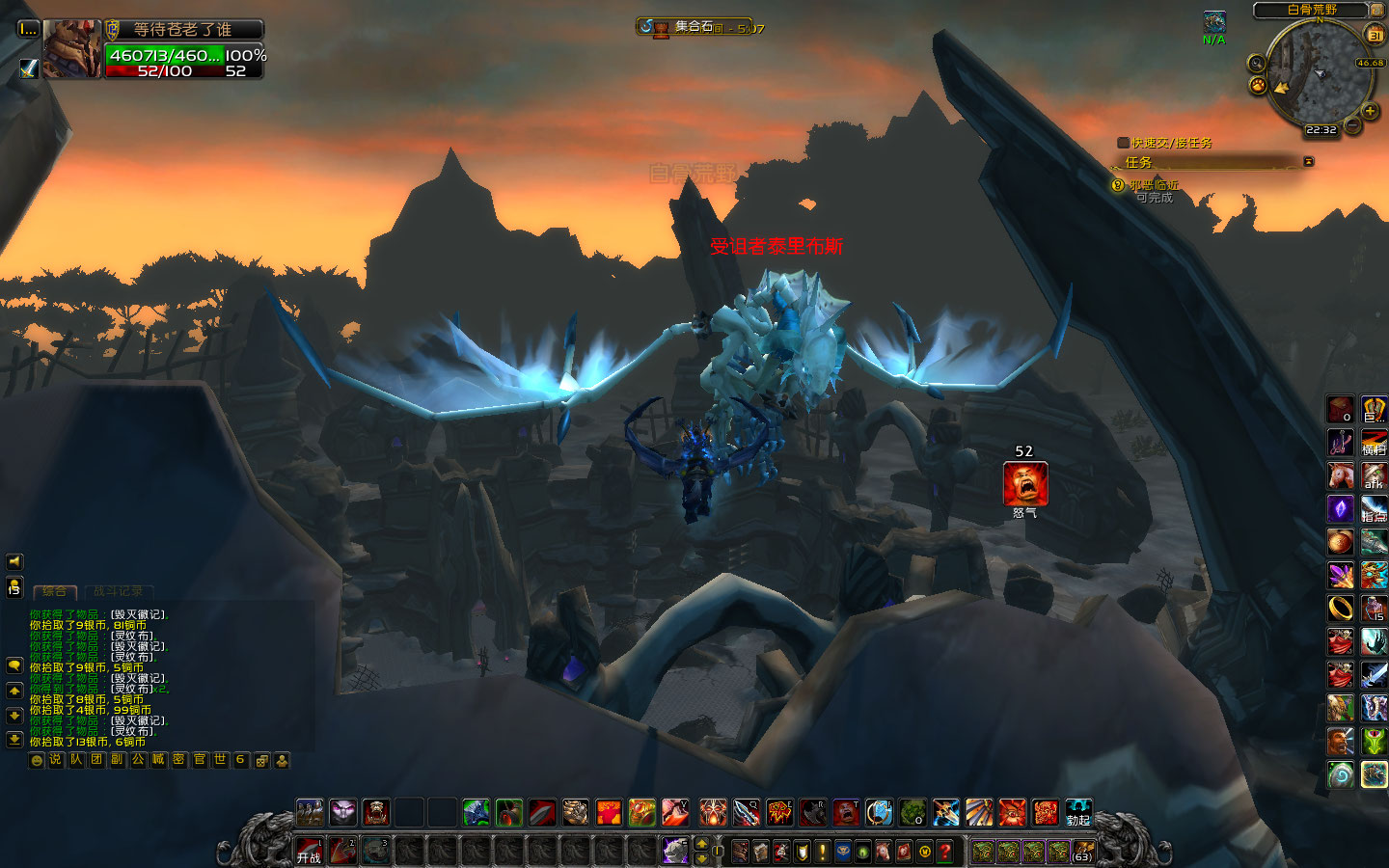Jump chat to bottom with arrow button

click(x=14, y=740)
